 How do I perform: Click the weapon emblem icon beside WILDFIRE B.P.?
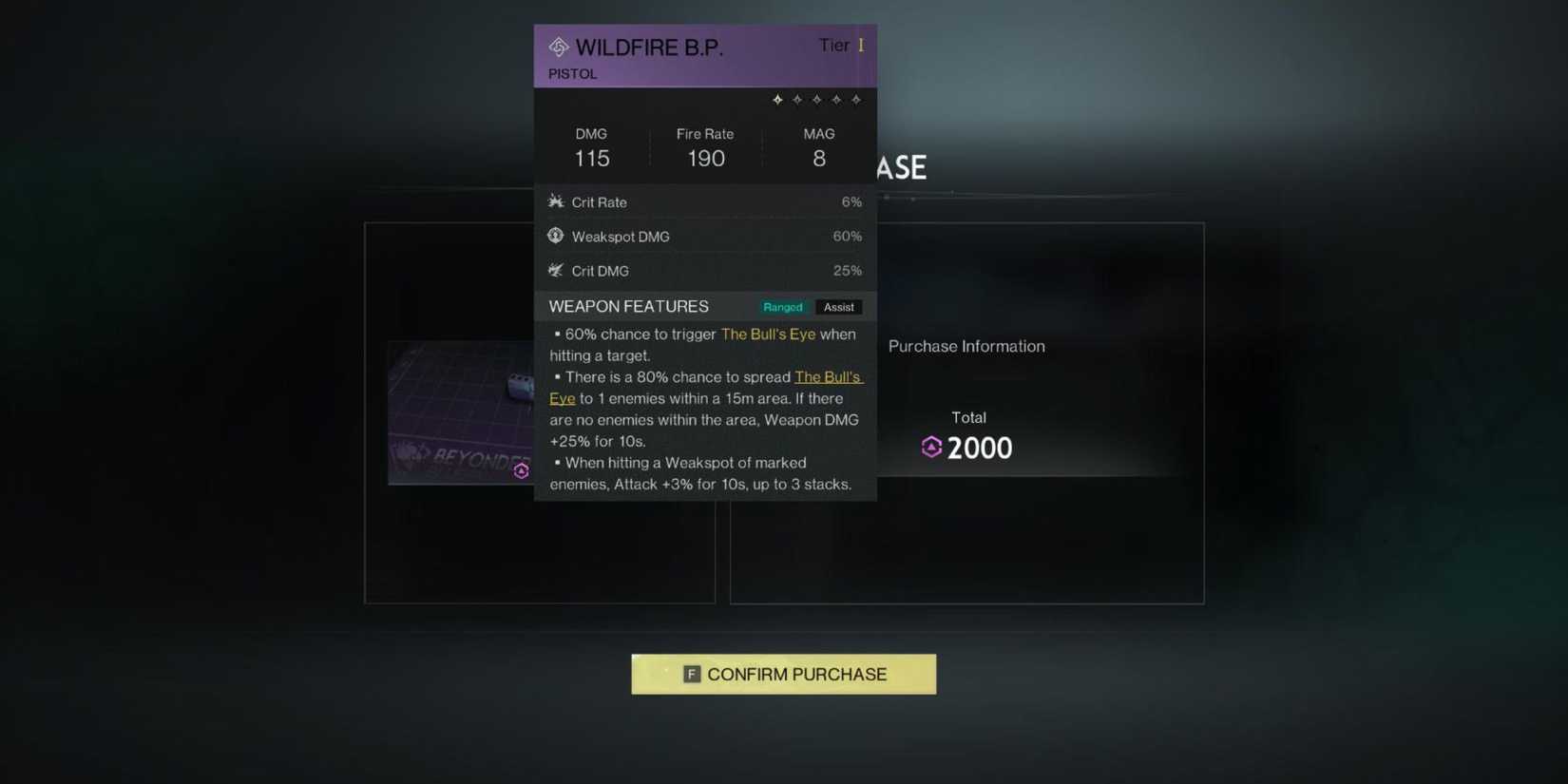click(557, 46)
